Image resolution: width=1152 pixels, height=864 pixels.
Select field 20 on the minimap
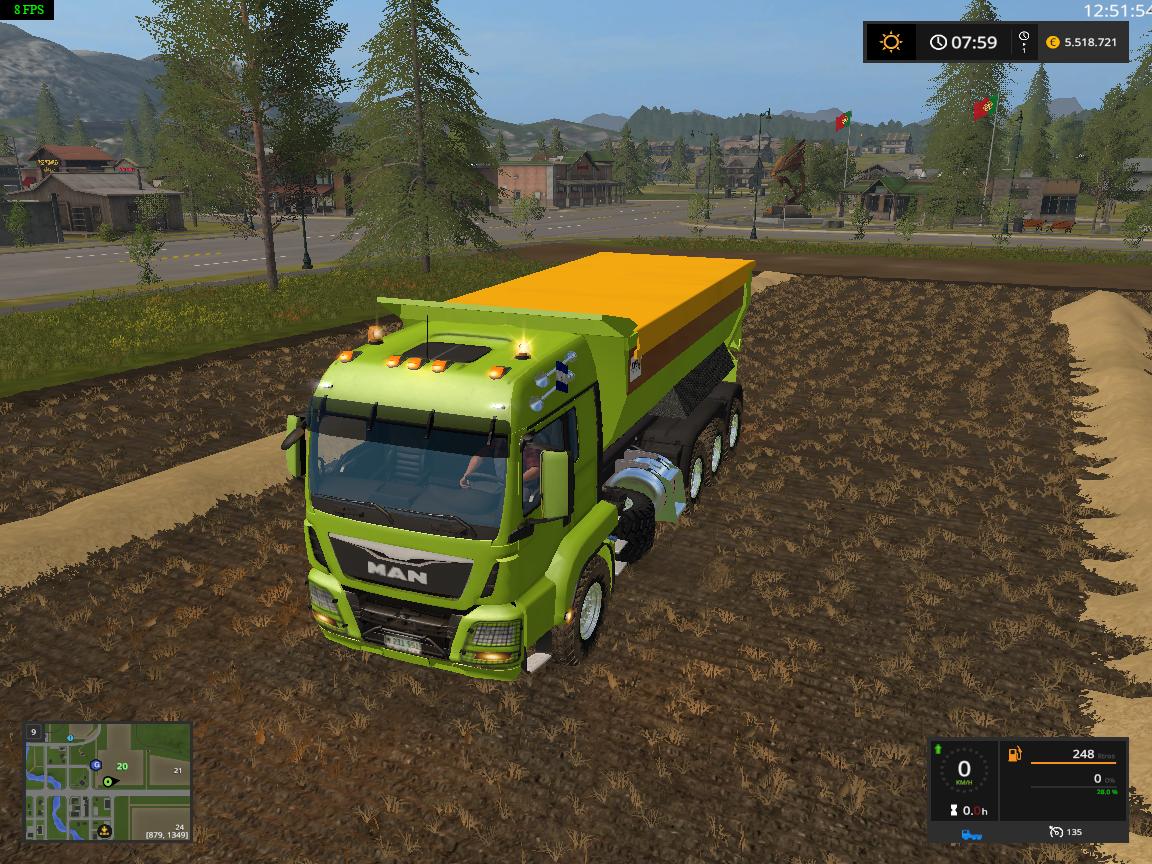[x=122, y=765]
